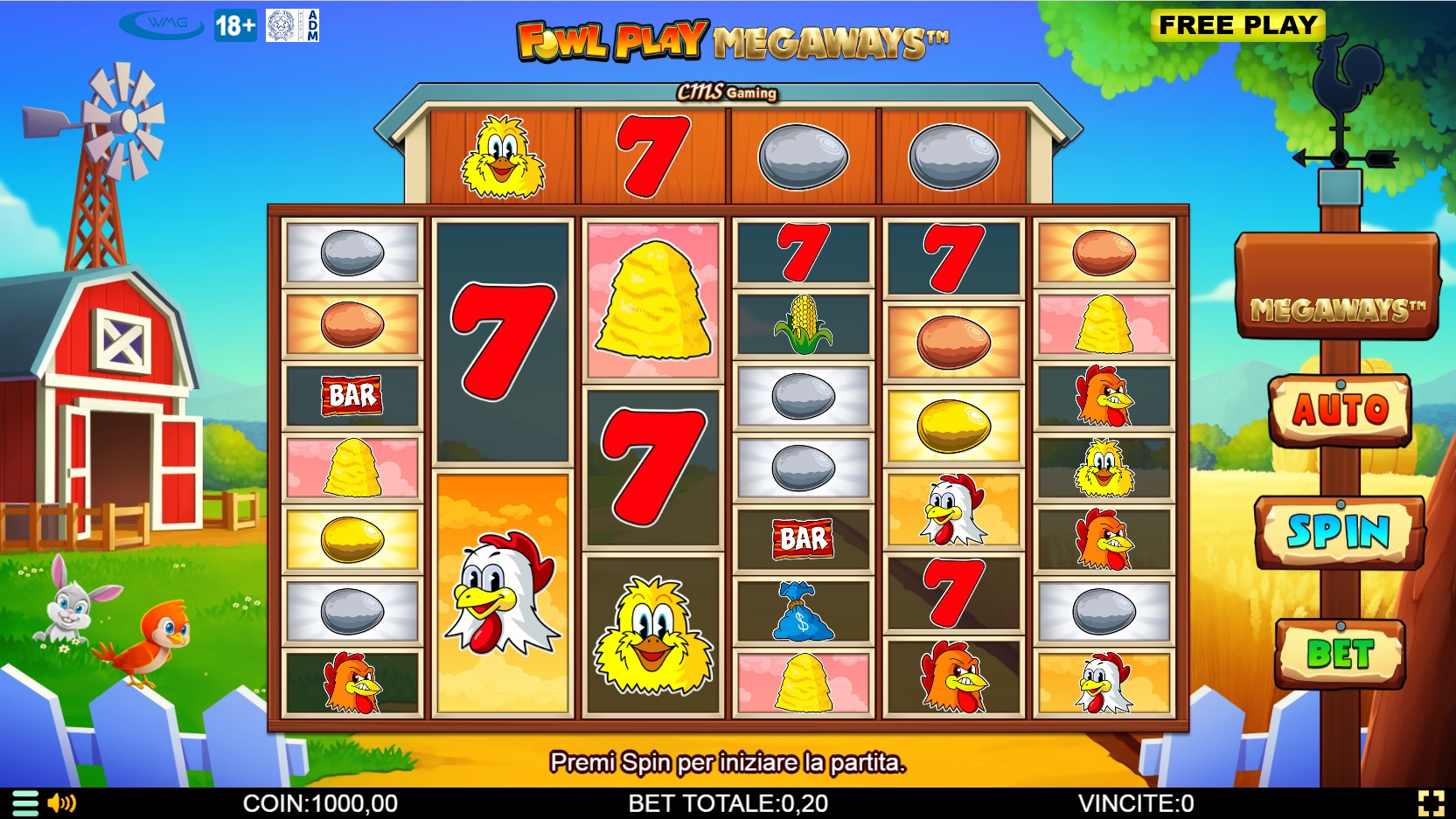Viewport: 1456px width, 819px height.
Task: Toggle the FREE PLAY banner
Action: (x=1237, y=27)
